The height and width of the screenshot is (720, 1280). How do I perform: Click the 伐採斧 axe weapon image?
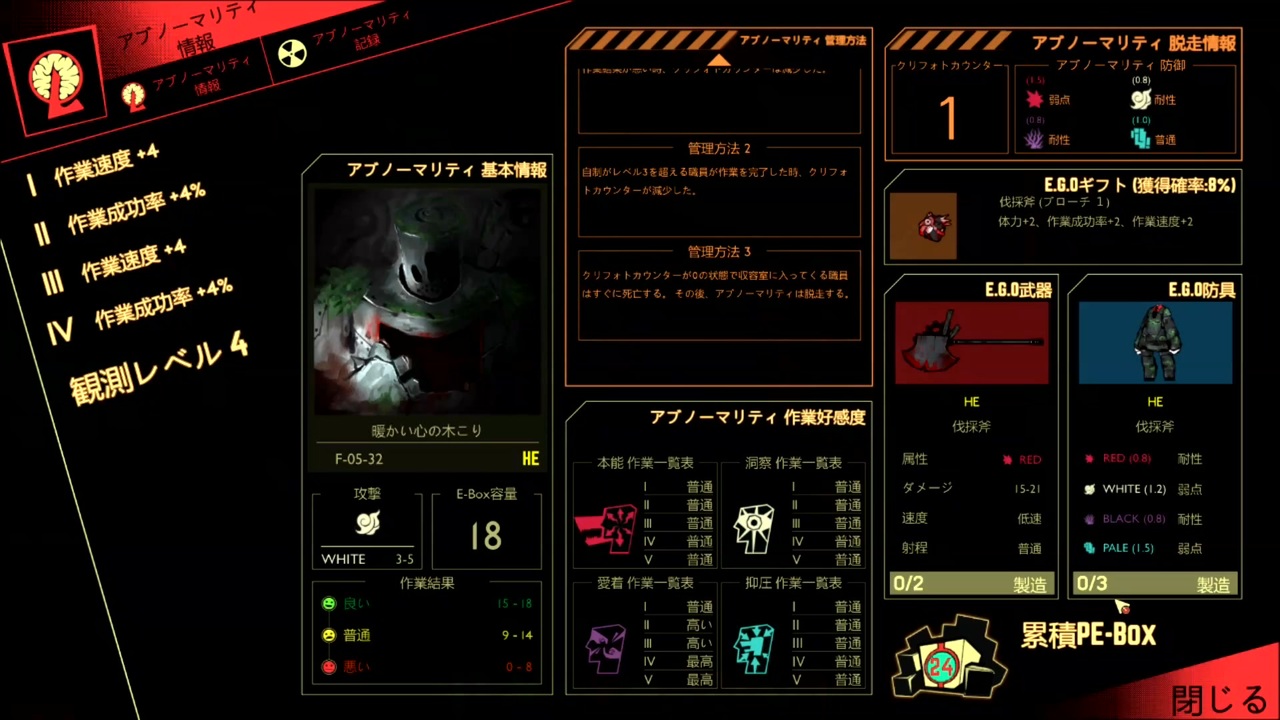click(970, 340)
